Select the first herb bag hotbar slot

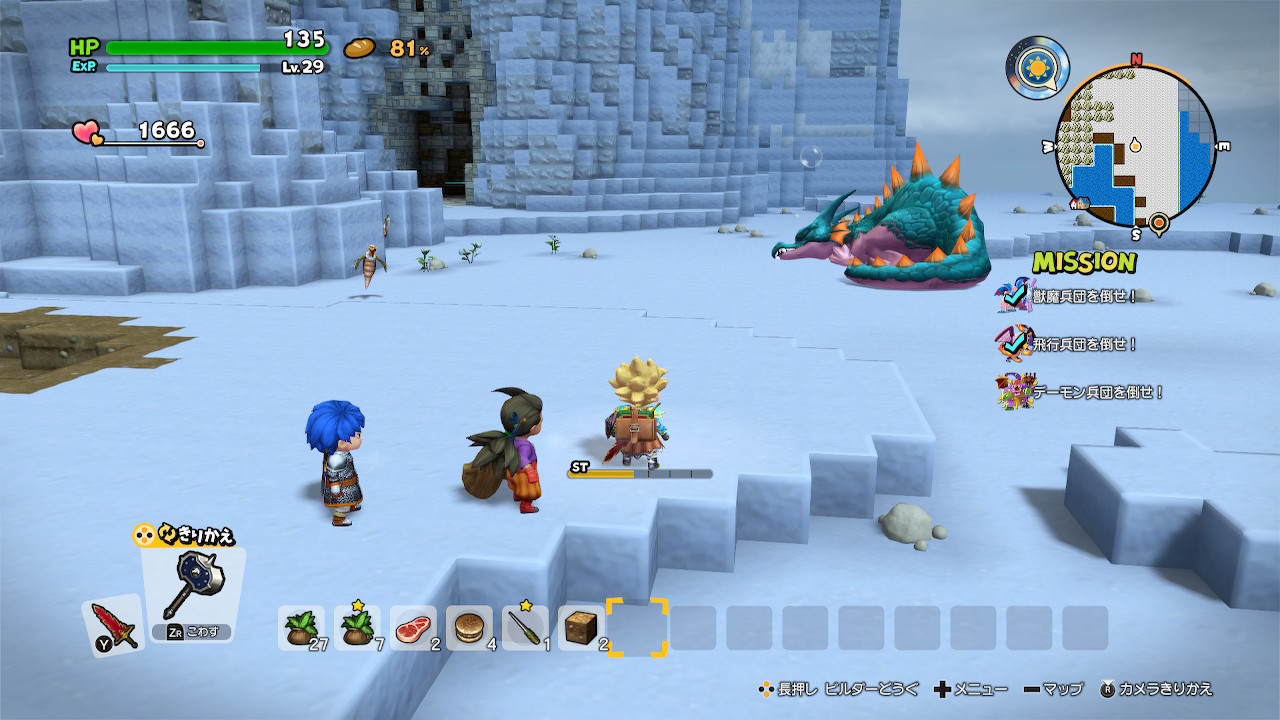301,628
